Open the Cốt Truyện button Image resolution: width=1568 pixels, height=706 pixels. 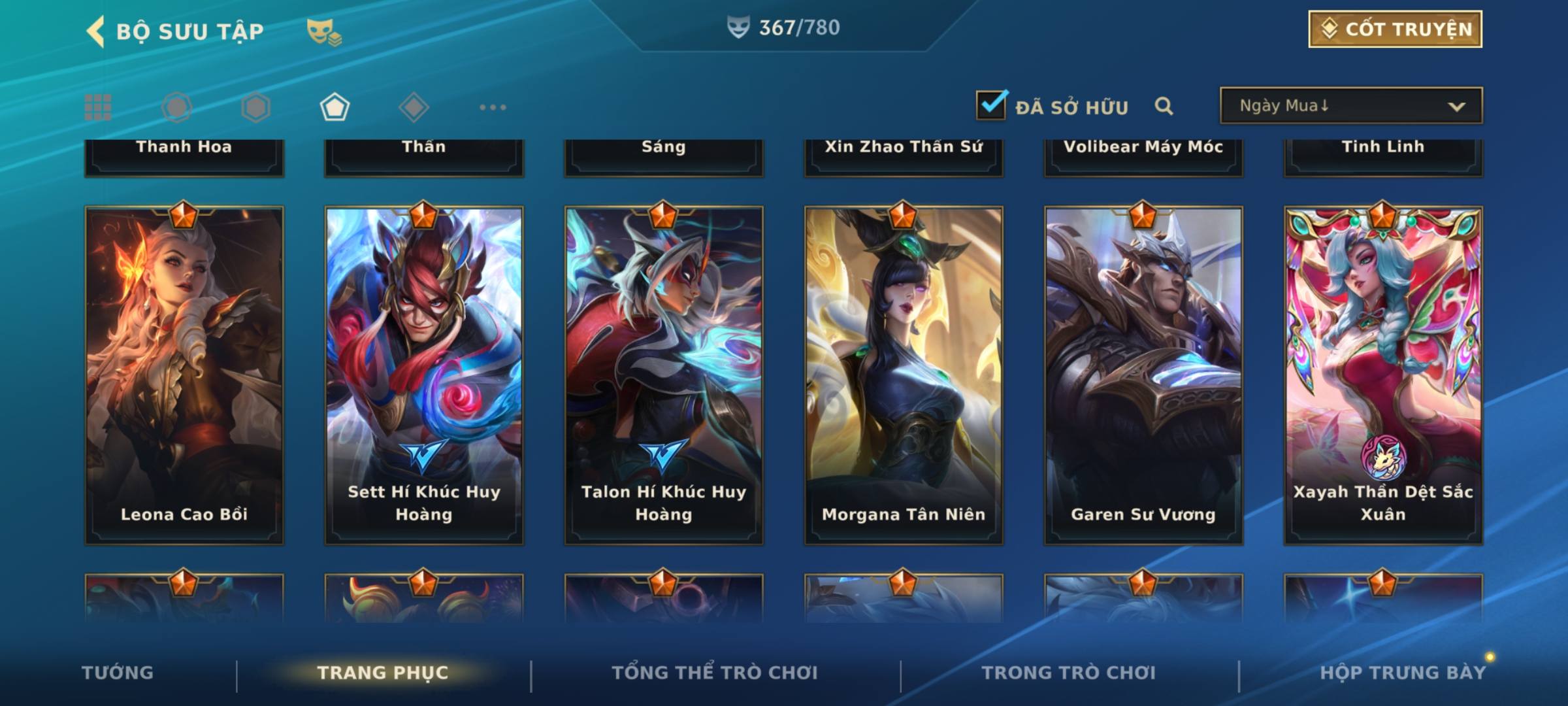tap(1395, 29)
